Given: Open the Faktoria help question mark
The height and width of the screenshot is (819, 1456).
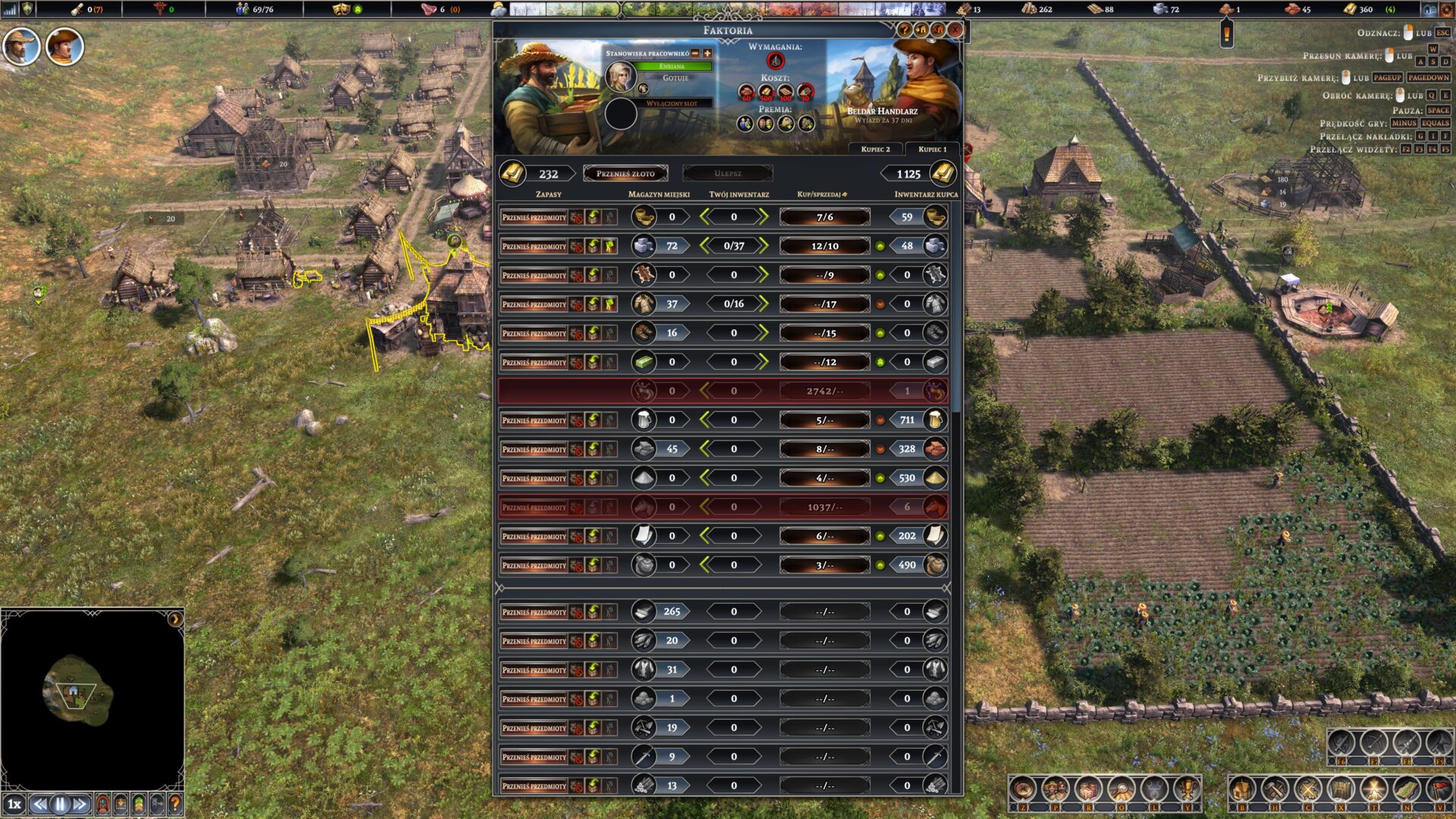Looking at the screenshot, I should pos(904,30).
